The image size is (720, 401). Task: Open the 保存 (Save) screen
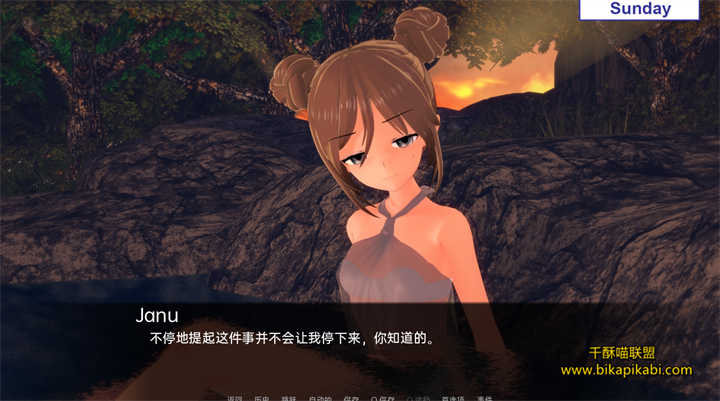click(x=351, y=398)
